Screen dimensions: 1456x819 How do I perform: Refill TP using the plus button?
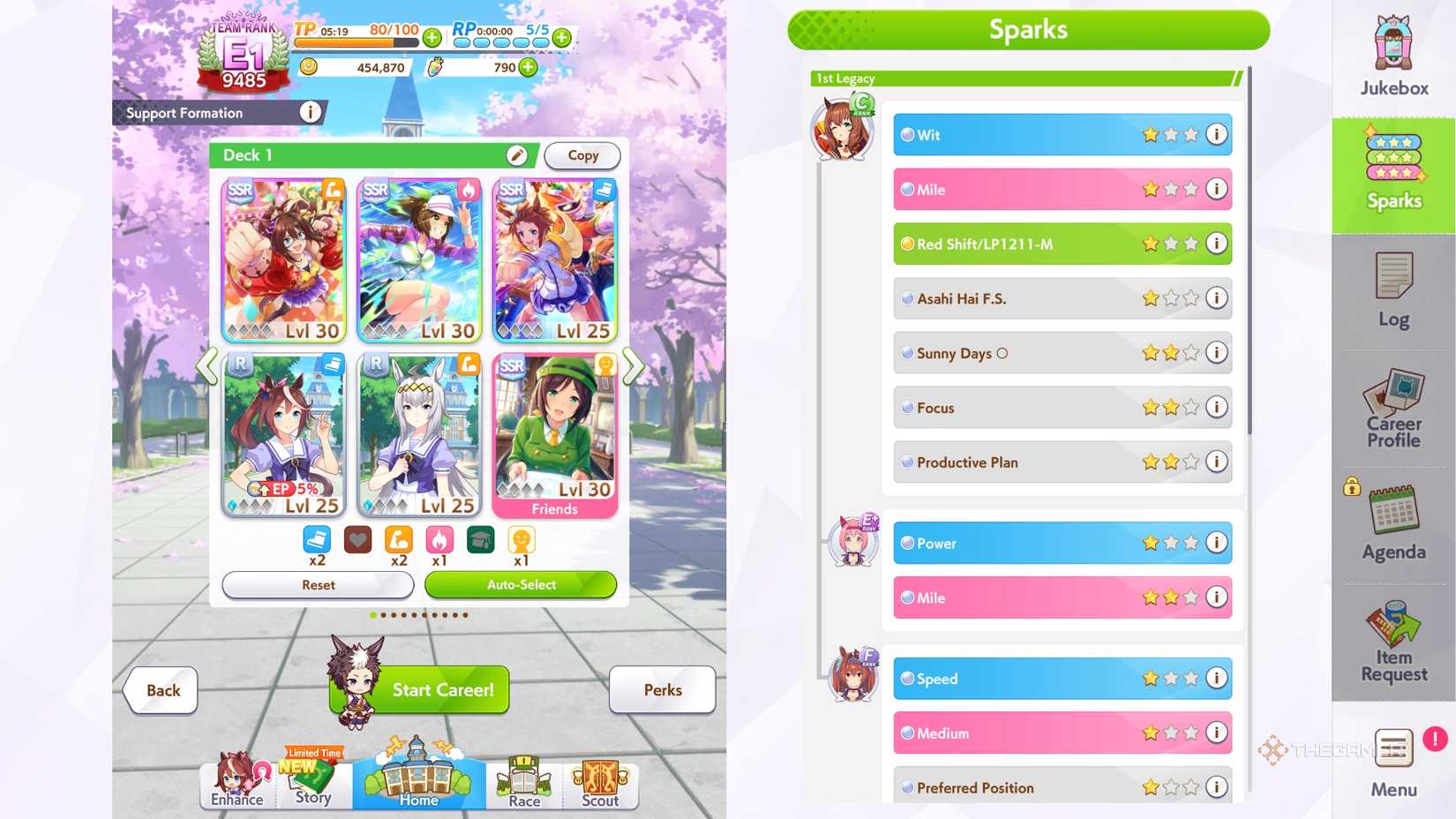[x=432, y=38]
